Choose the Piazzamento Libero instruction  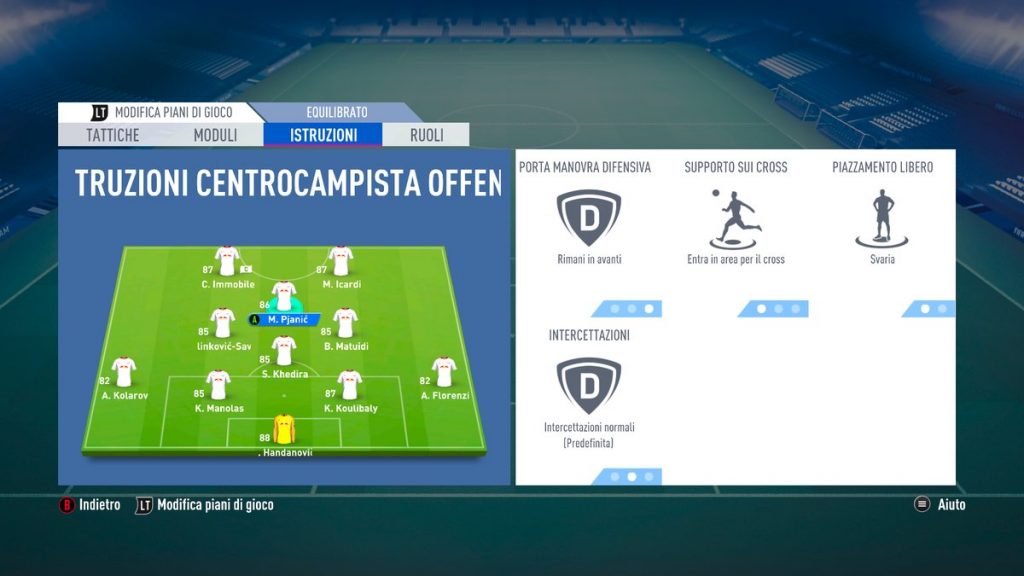click(882, 216)
